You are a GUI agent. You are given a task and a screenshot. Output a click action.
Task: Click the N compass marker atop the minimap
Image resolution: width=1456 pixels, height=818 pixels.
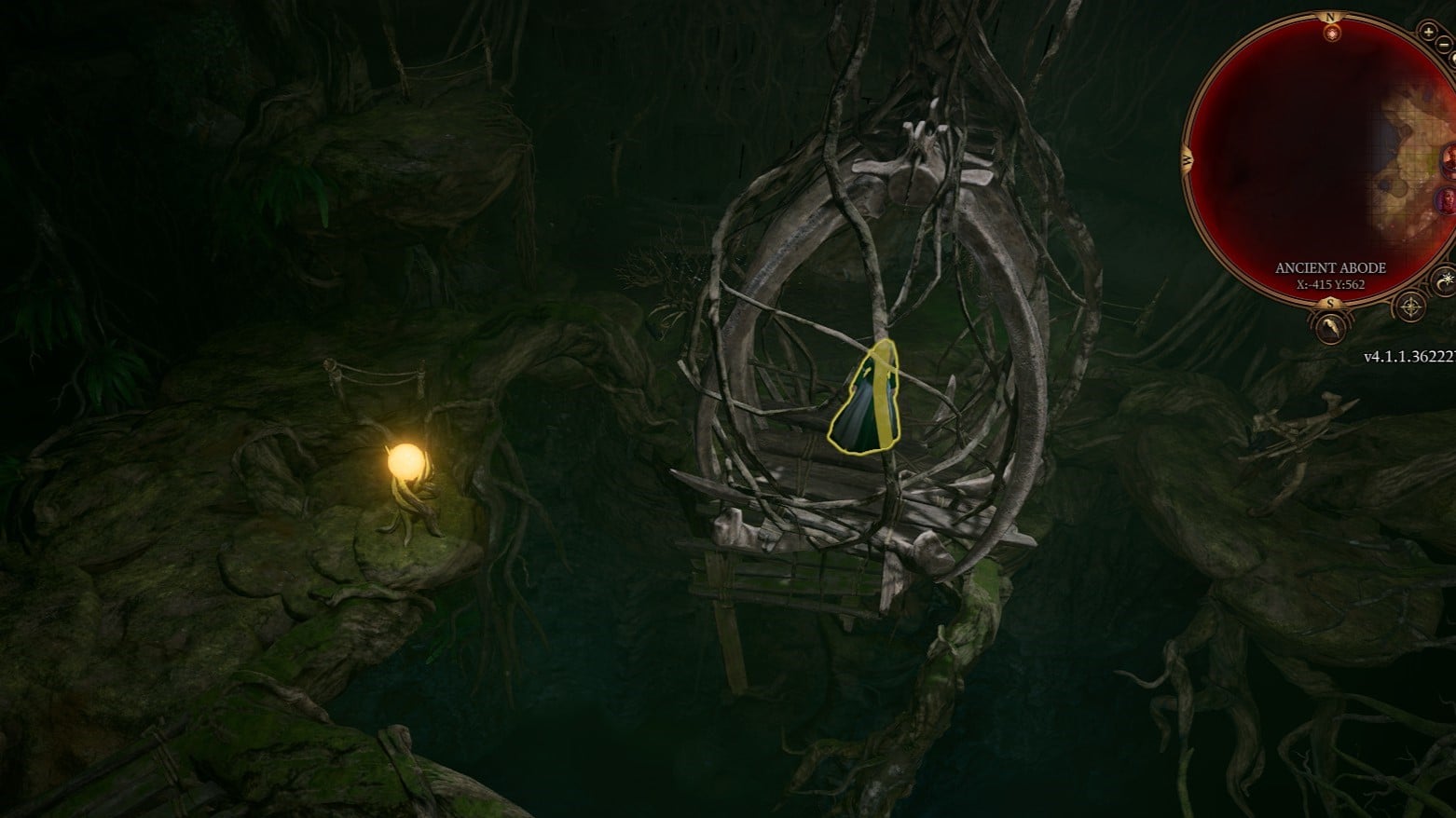[1331, 18]
